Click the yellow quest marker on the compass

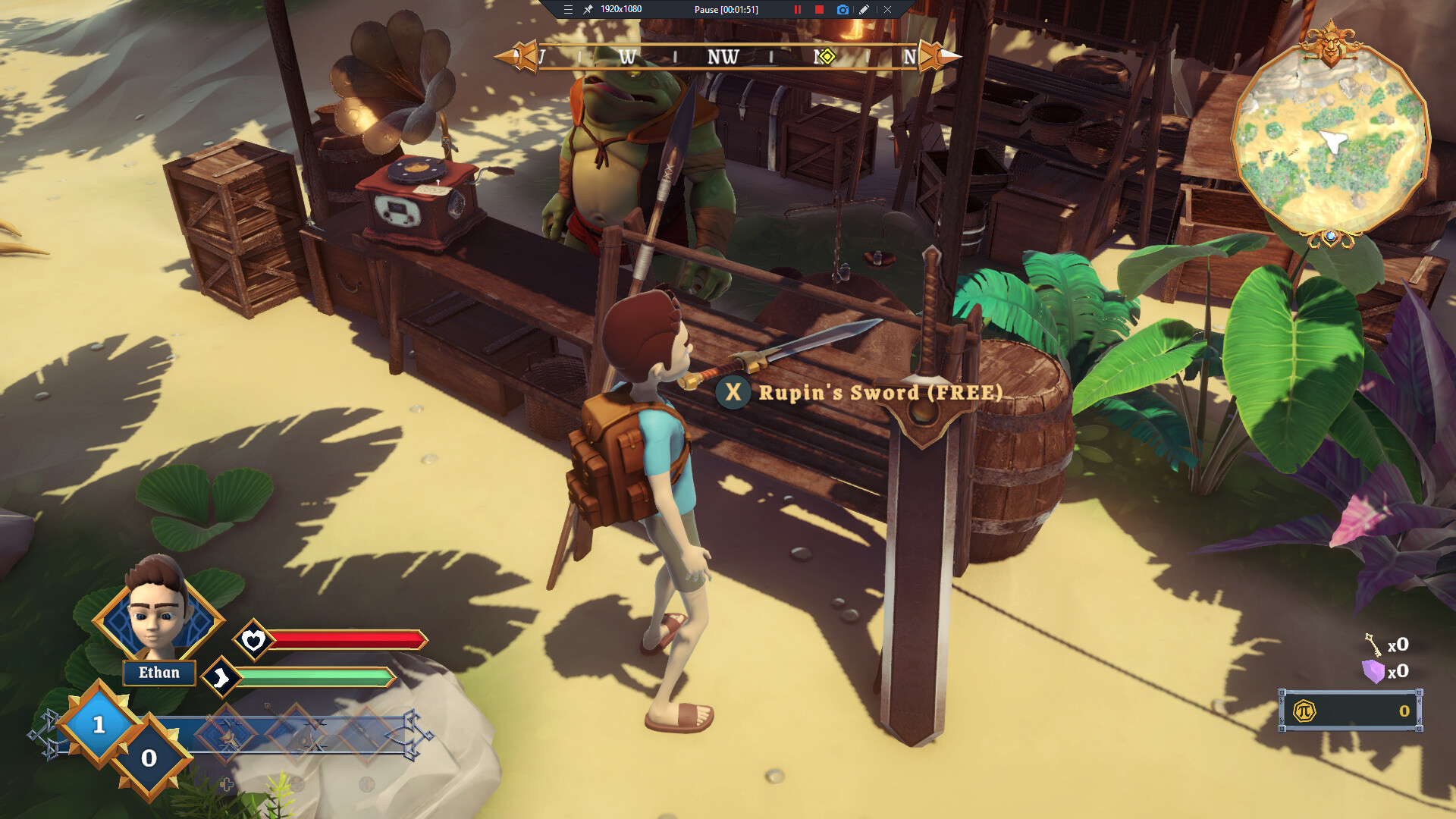tap(827, 56)
